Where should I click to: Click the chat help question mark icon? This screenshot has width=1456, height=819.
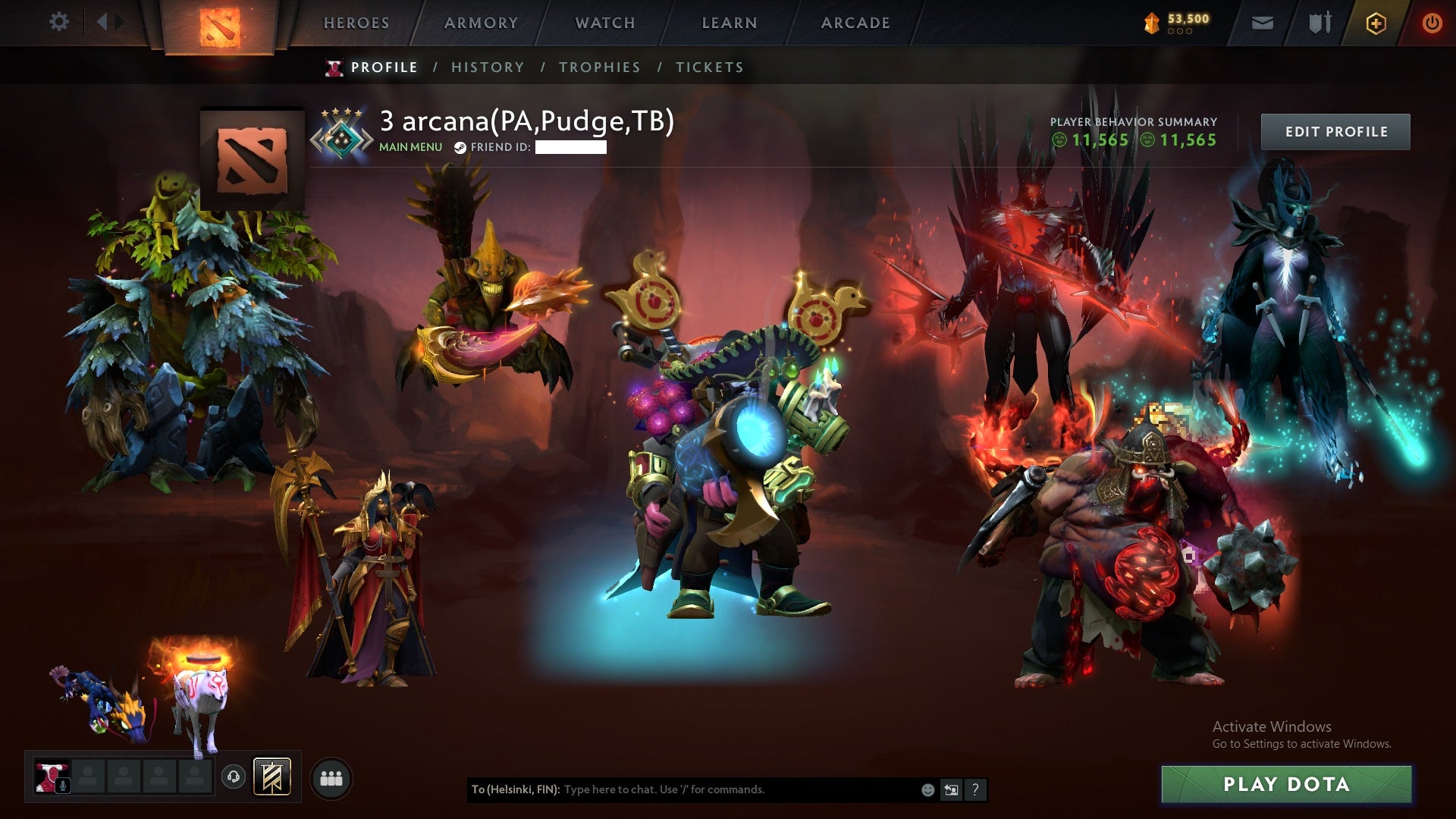click(x=974, y=789)
